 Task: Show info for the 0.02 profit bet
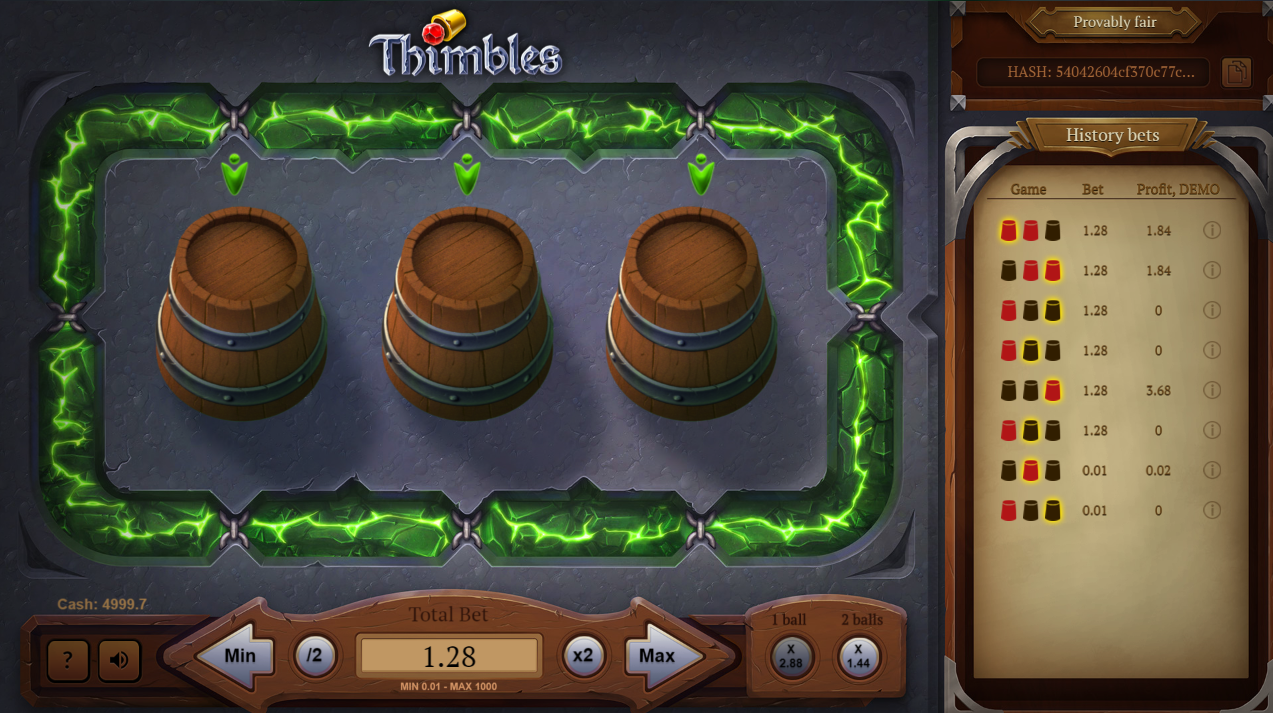pos(1212,470)
